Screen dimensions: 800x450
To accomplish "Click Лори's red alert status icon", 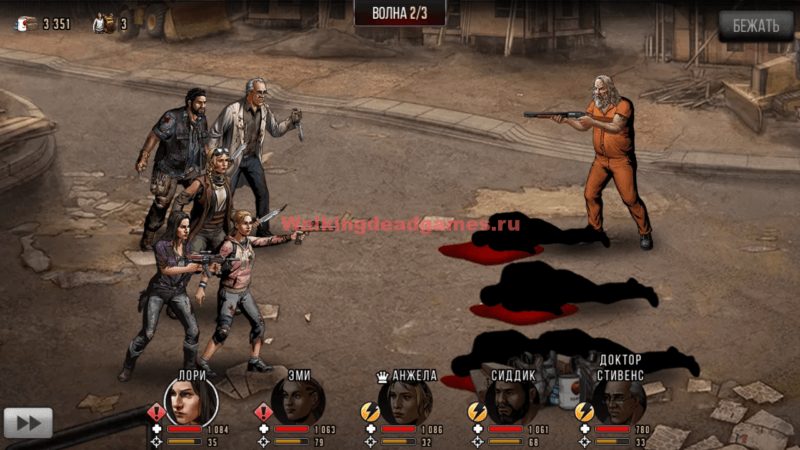I will tap(156, 411).
